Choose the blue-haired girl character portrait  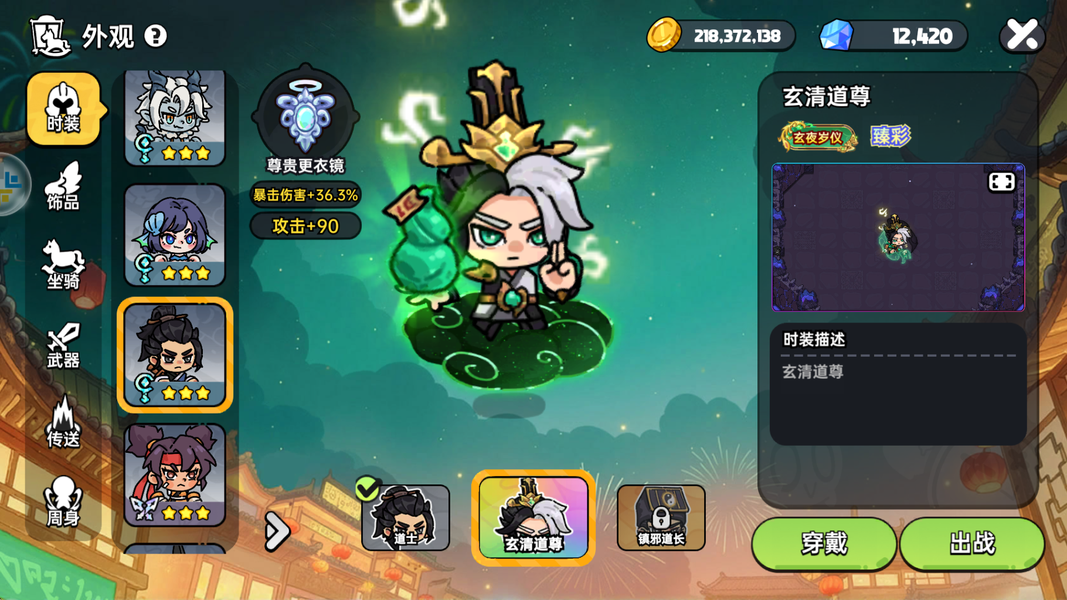tap(175, 235)
